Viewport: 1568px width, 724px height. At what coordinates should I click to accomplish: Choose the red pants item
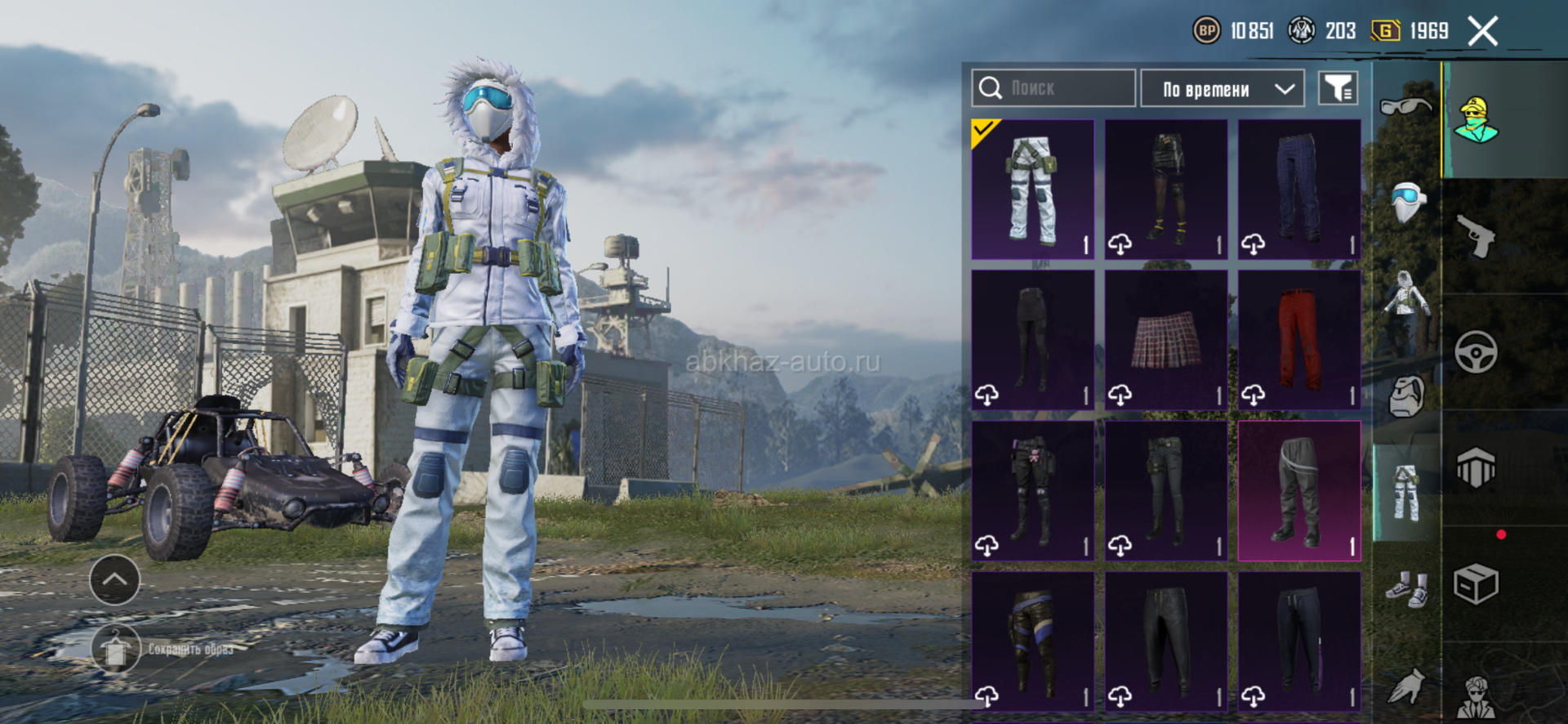tap(1298, 340)
